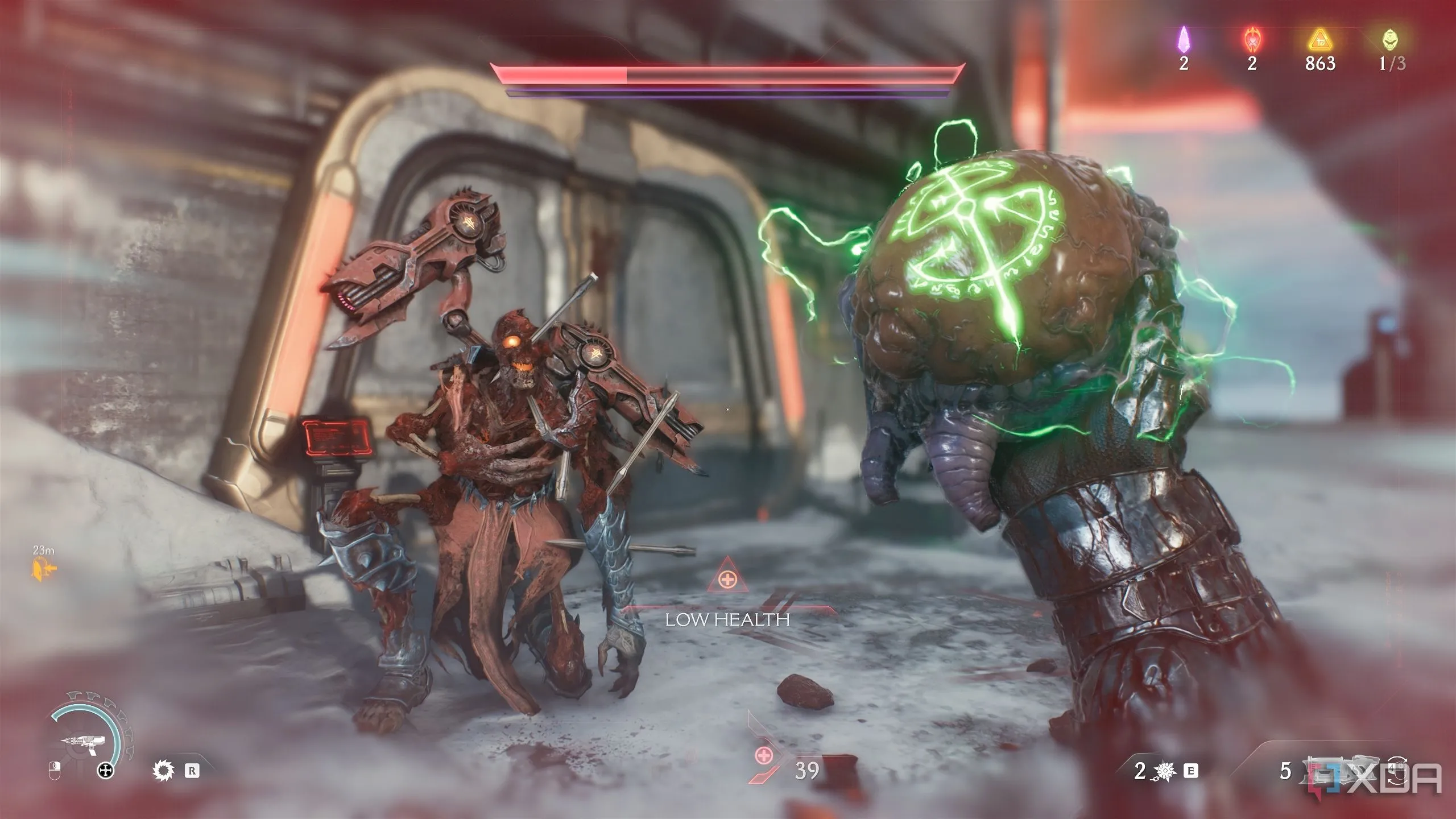Image resolution: width=1456 pixels, height=819 pixels.
Task: Select the purple crystal resource icon
Action: (1184, 40)
